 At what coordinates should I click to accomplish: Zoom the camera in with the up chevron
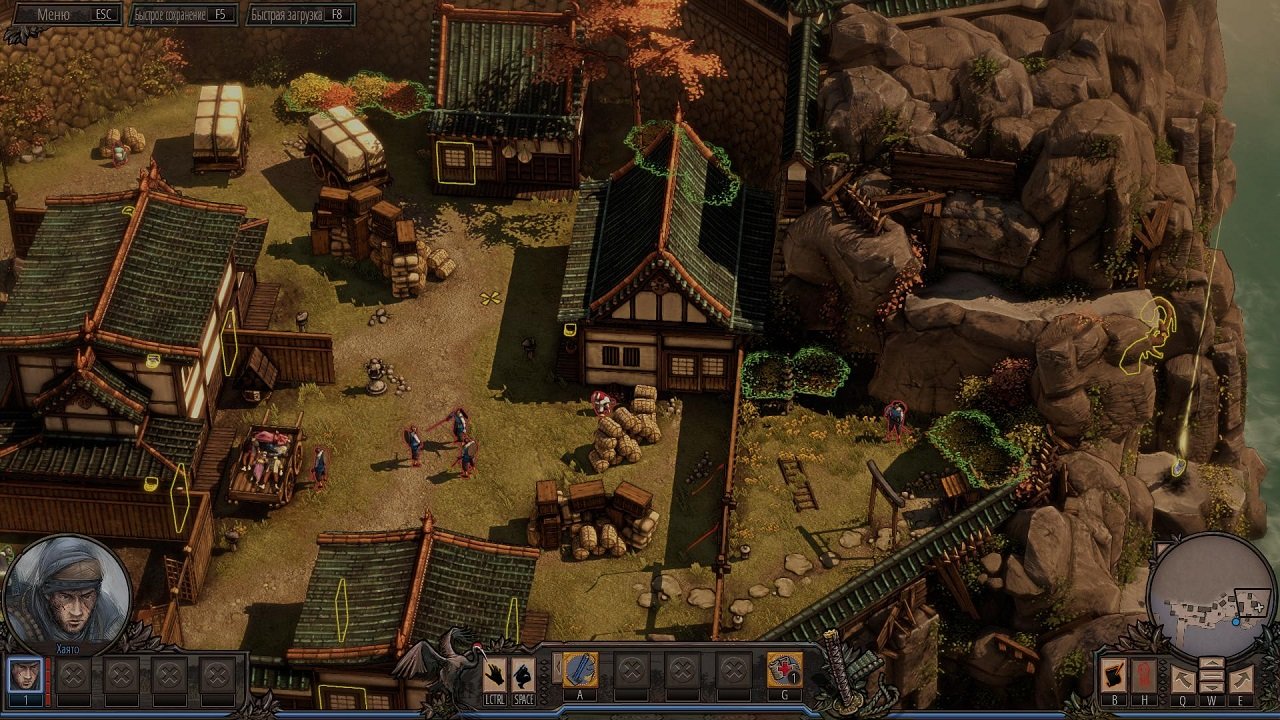pyautogui.click(x=1212, y=662)
